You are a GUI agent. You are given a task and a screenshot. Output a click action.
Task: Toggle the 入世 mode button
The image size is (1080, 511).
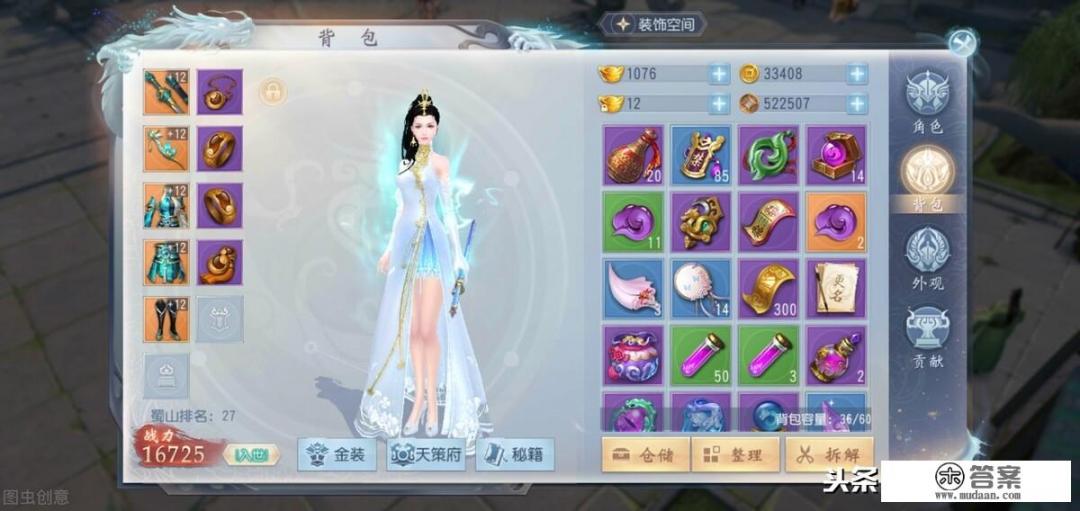click(246, 455)
